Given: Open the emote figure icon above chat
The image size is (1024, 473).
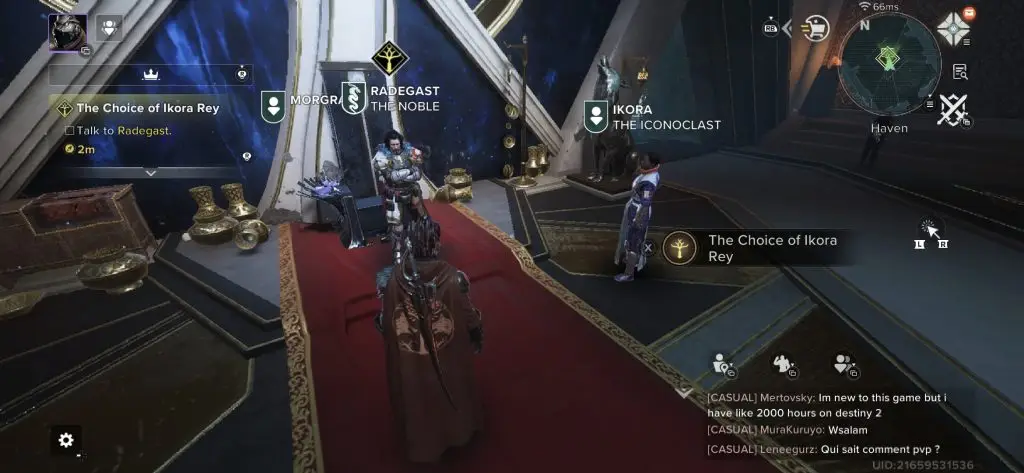Looking at the screenshot, I should point(783,365).
